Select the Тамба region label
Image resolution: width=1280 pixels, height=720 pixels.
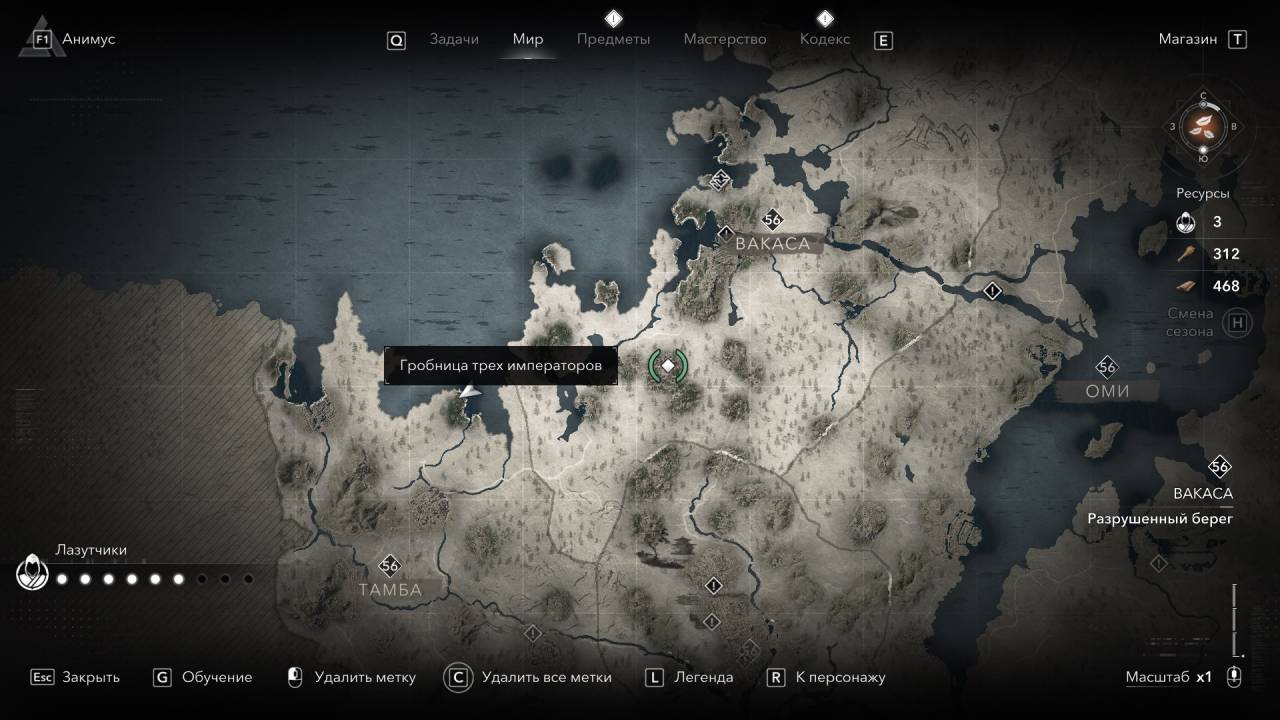pos(390,590)
